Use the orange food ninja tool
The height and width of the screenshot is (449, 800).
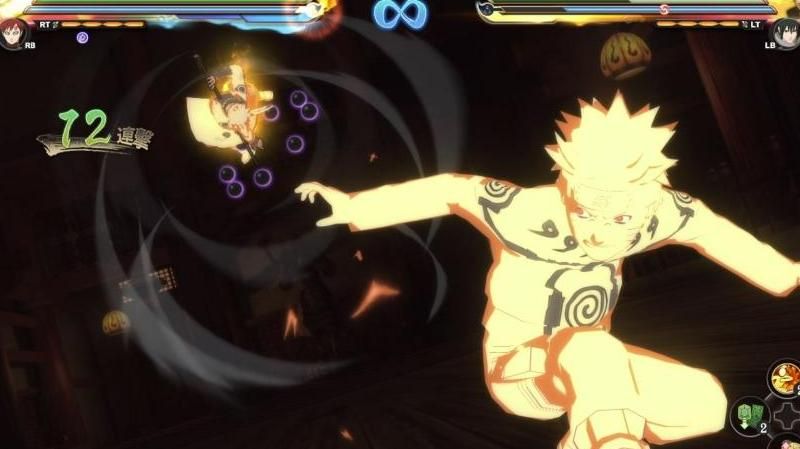coord(784,378)
